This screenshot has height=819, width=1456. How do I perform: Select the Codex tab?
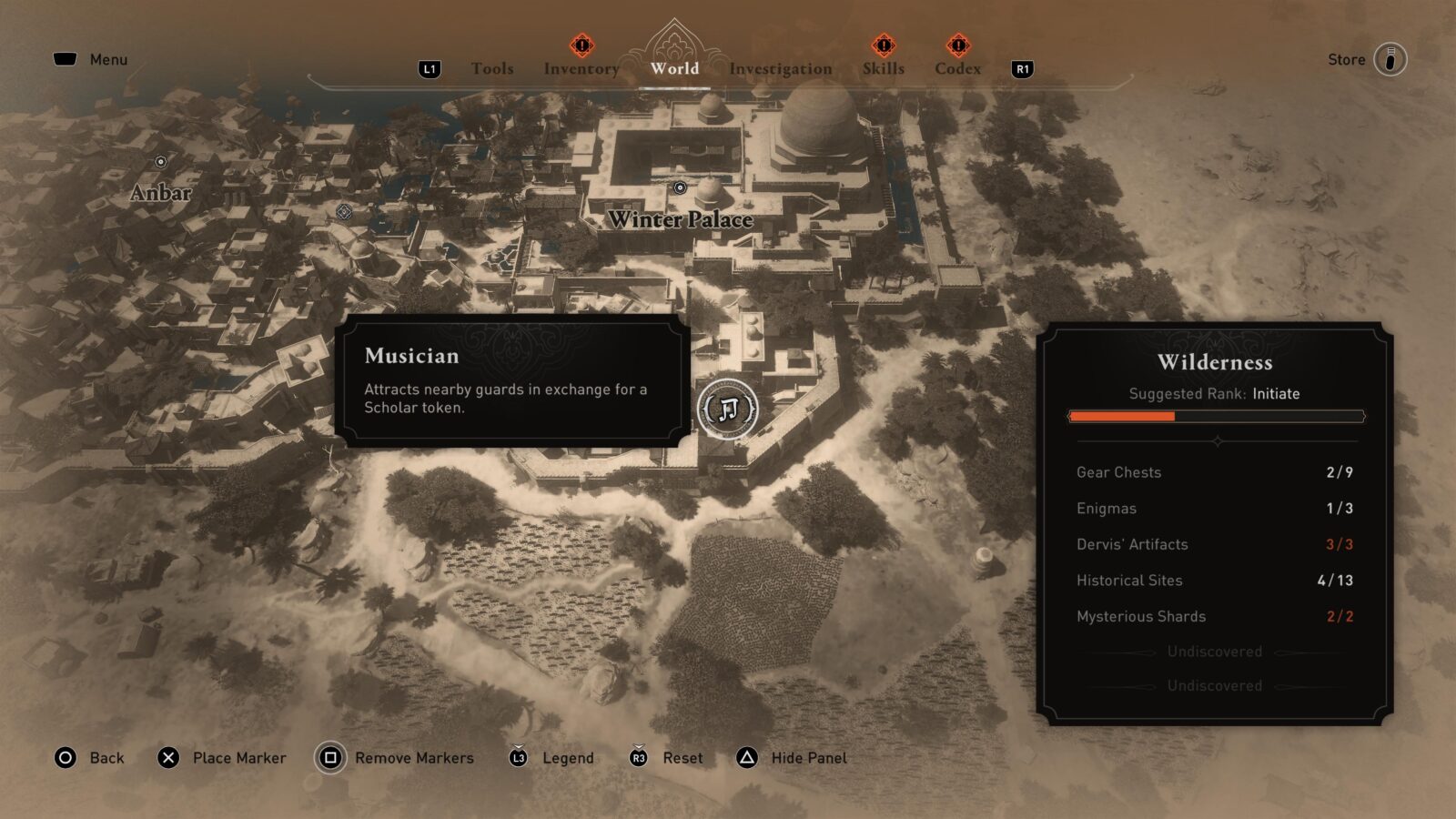(958, 68)
